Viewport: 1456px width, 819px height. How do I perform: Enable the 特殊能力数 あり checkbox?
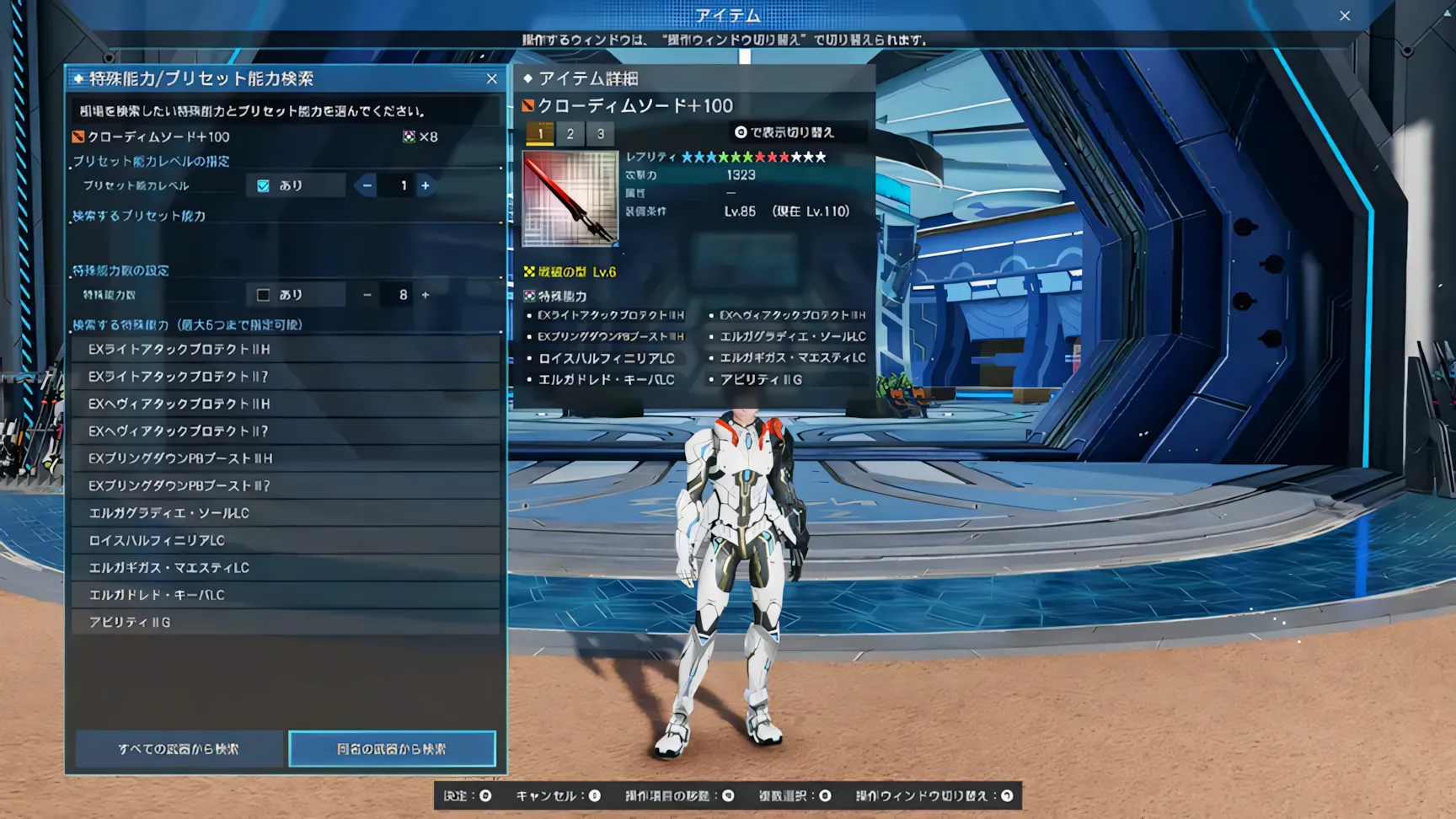coord(264,296)
